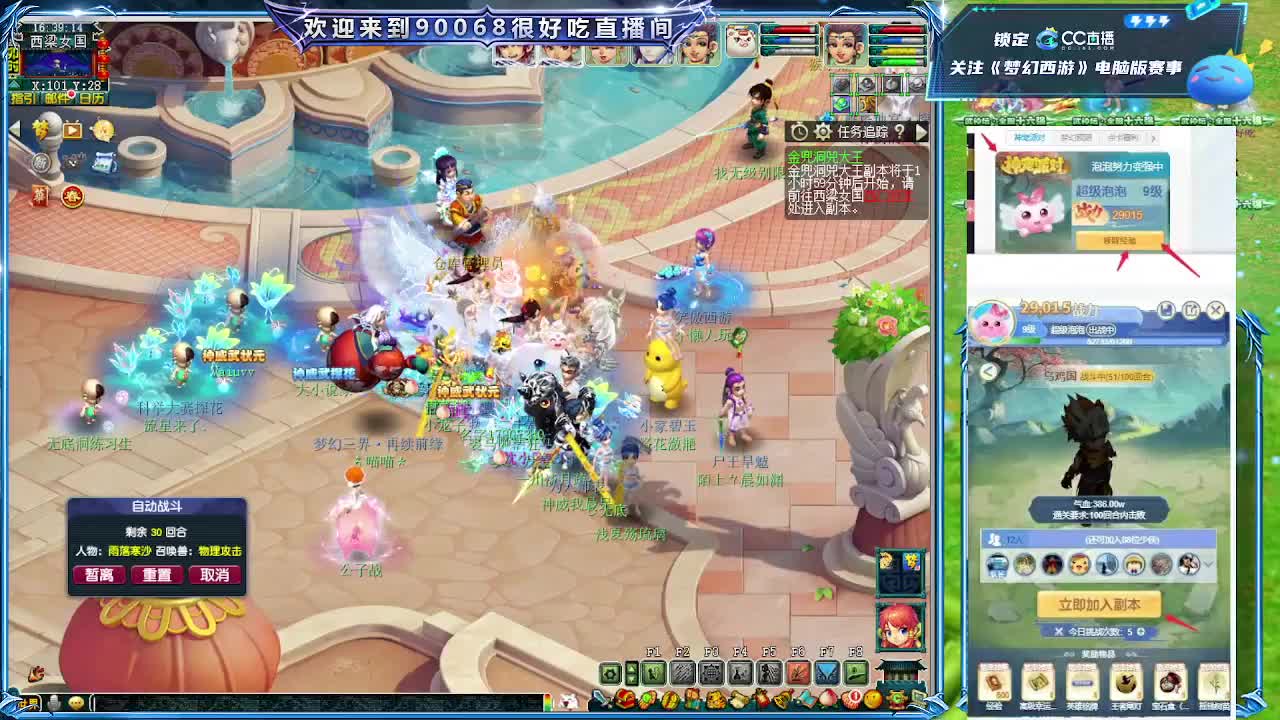Image resolution: width=1280 pixels, height=720 pixels.
Task: Select the sword icon on the bottom toolbar
Action: pos(599,700)
